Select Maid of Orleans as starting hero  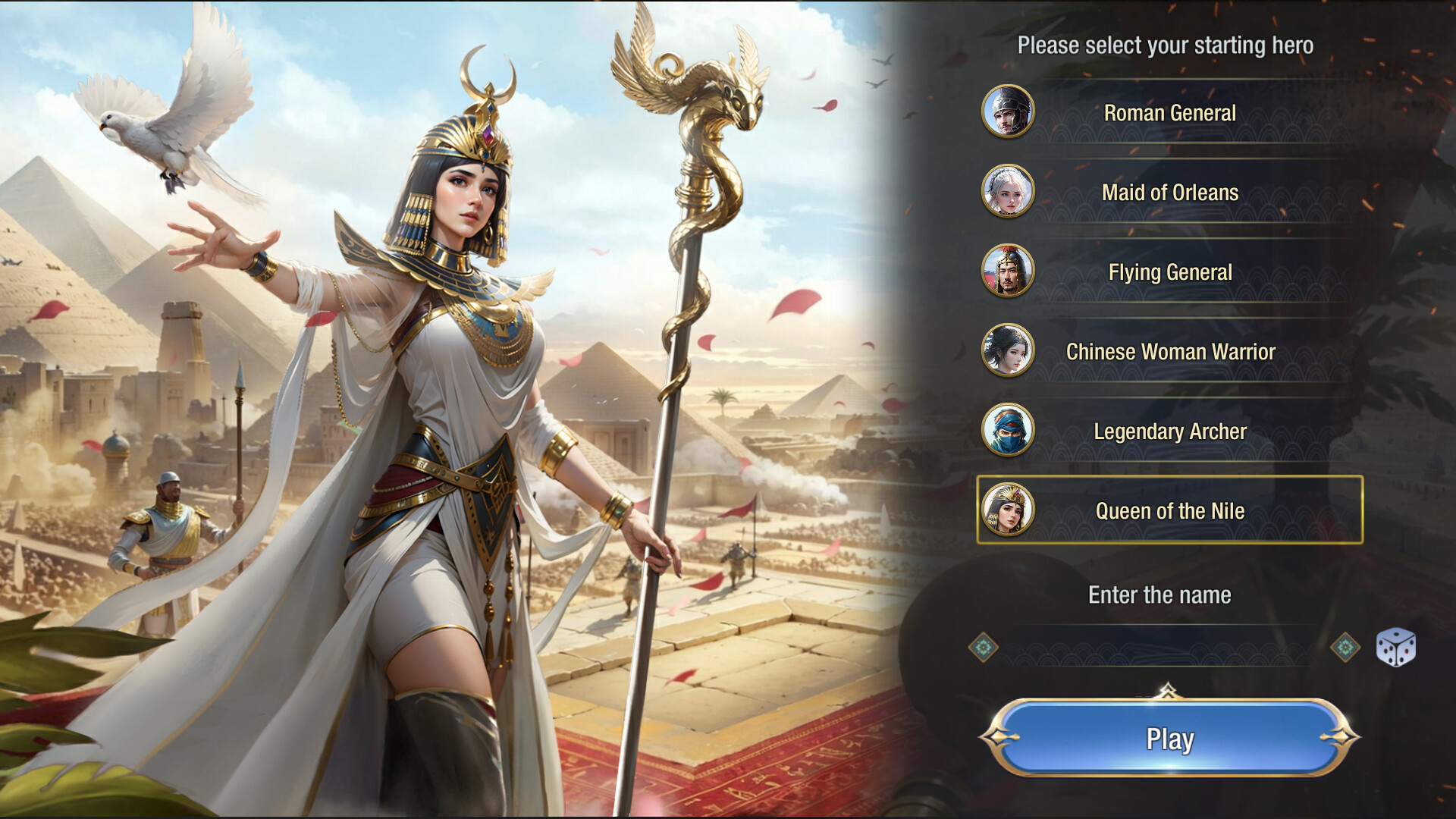click(x=1172, y=193)
